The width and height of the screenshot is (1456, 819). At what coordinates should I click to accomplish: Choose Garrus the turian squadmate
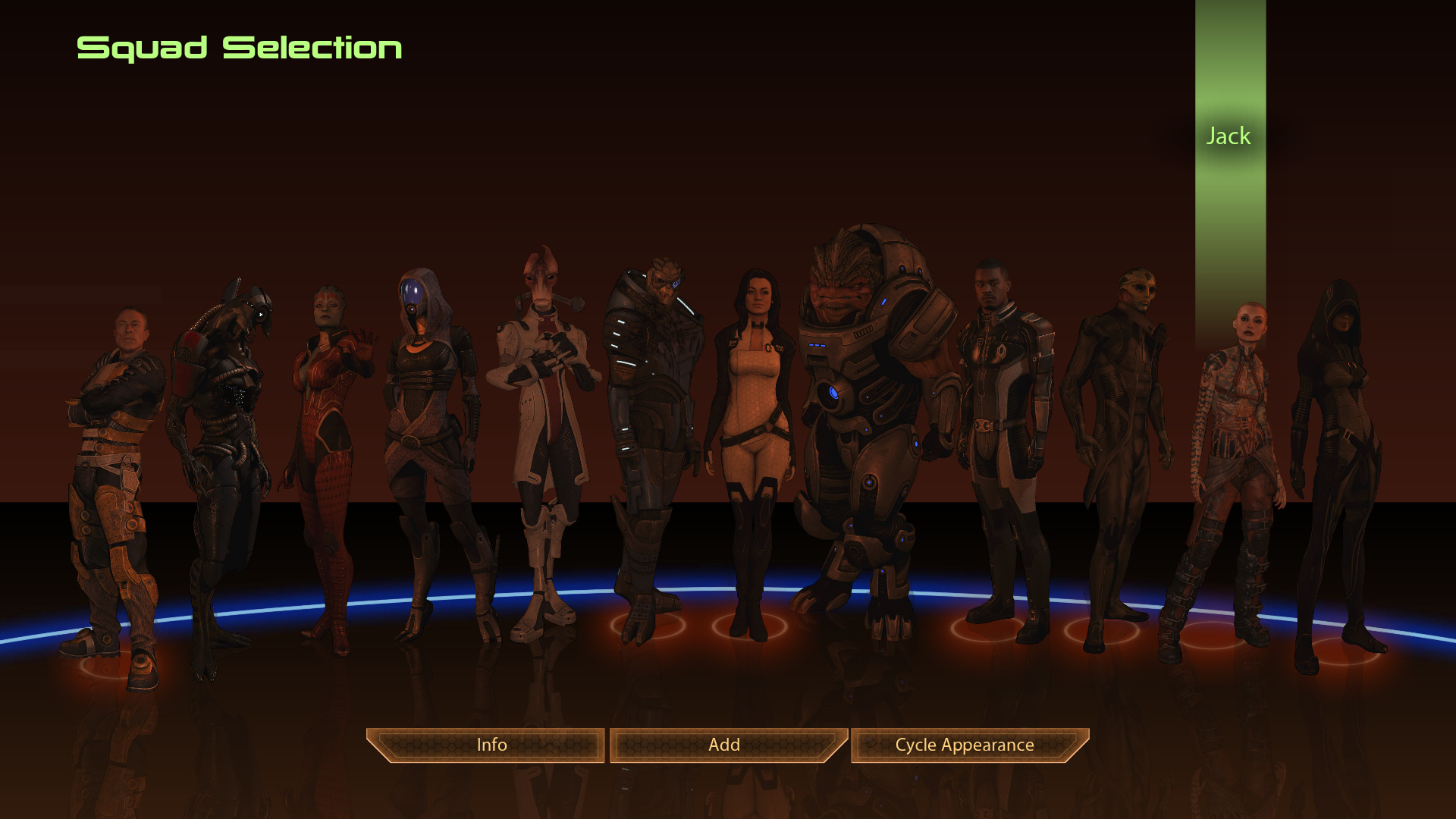652,425
